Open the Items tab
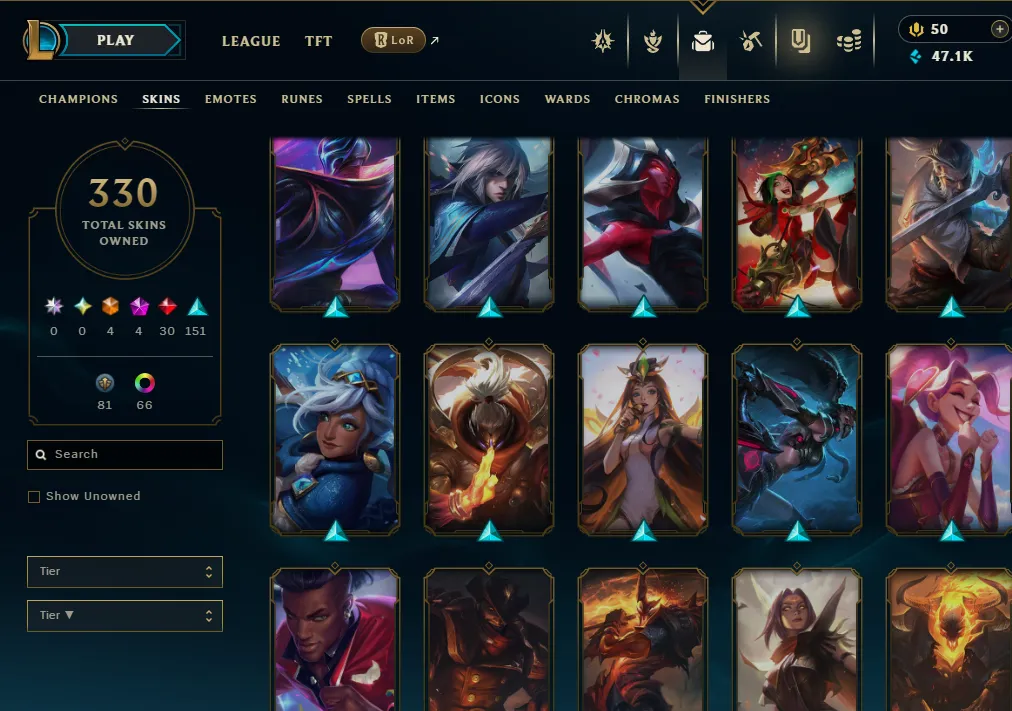This screenshot has height=711, width=1012. click(436, 99)
